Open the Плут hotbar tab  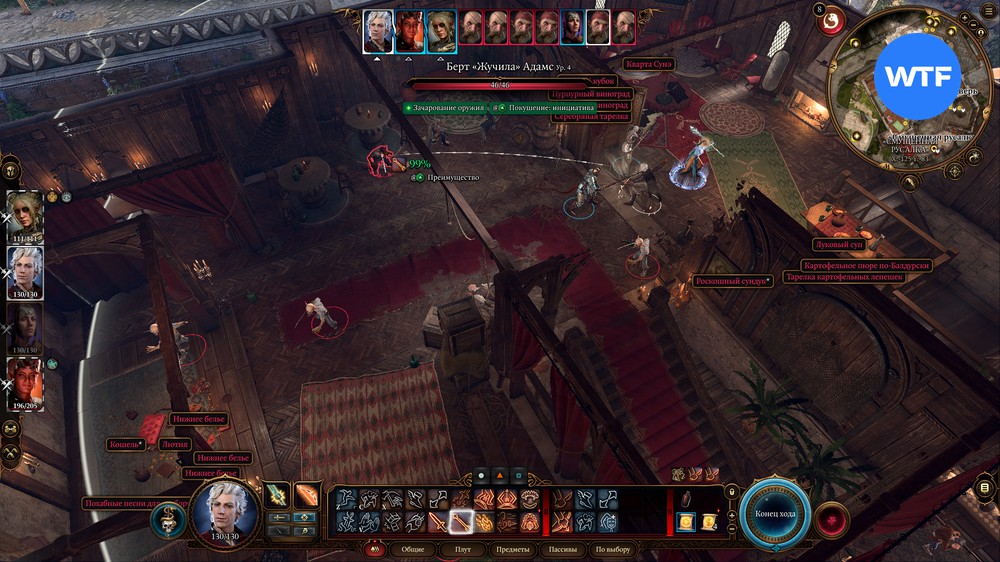pyautogui.click(x=462, y=550)
